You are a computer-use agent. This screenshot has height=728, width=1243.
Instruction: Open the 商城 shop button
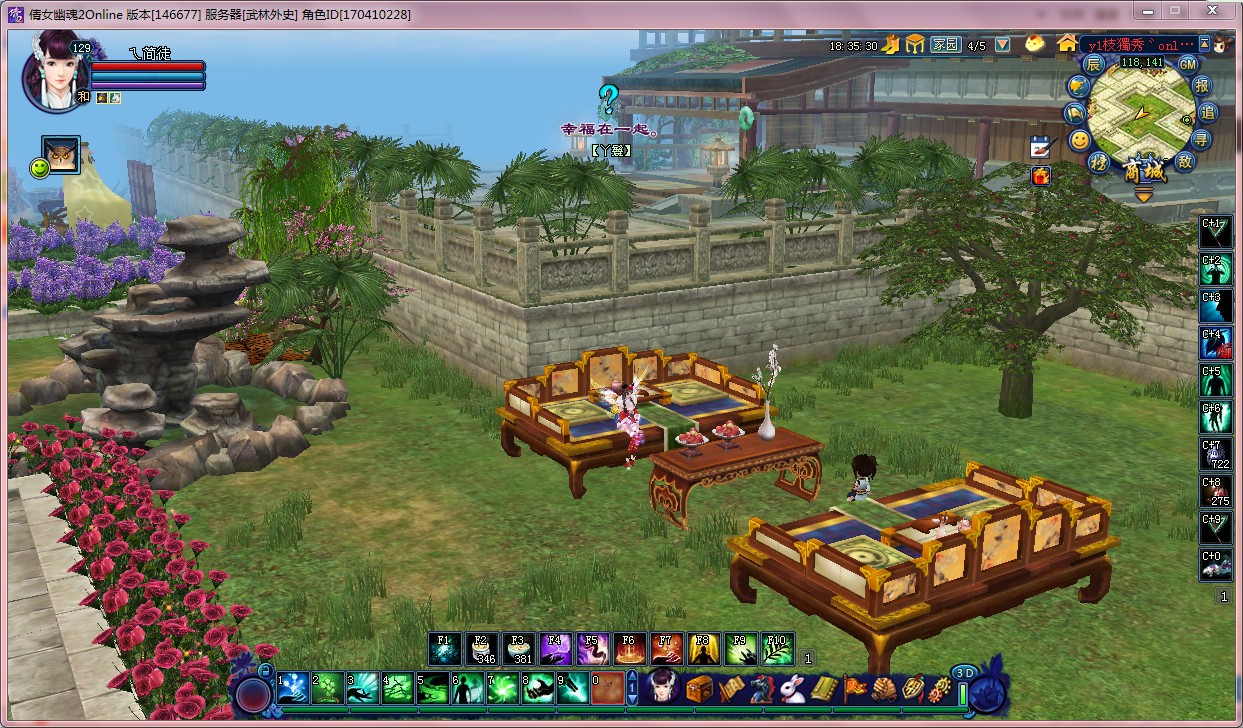tap(1144, 170)
